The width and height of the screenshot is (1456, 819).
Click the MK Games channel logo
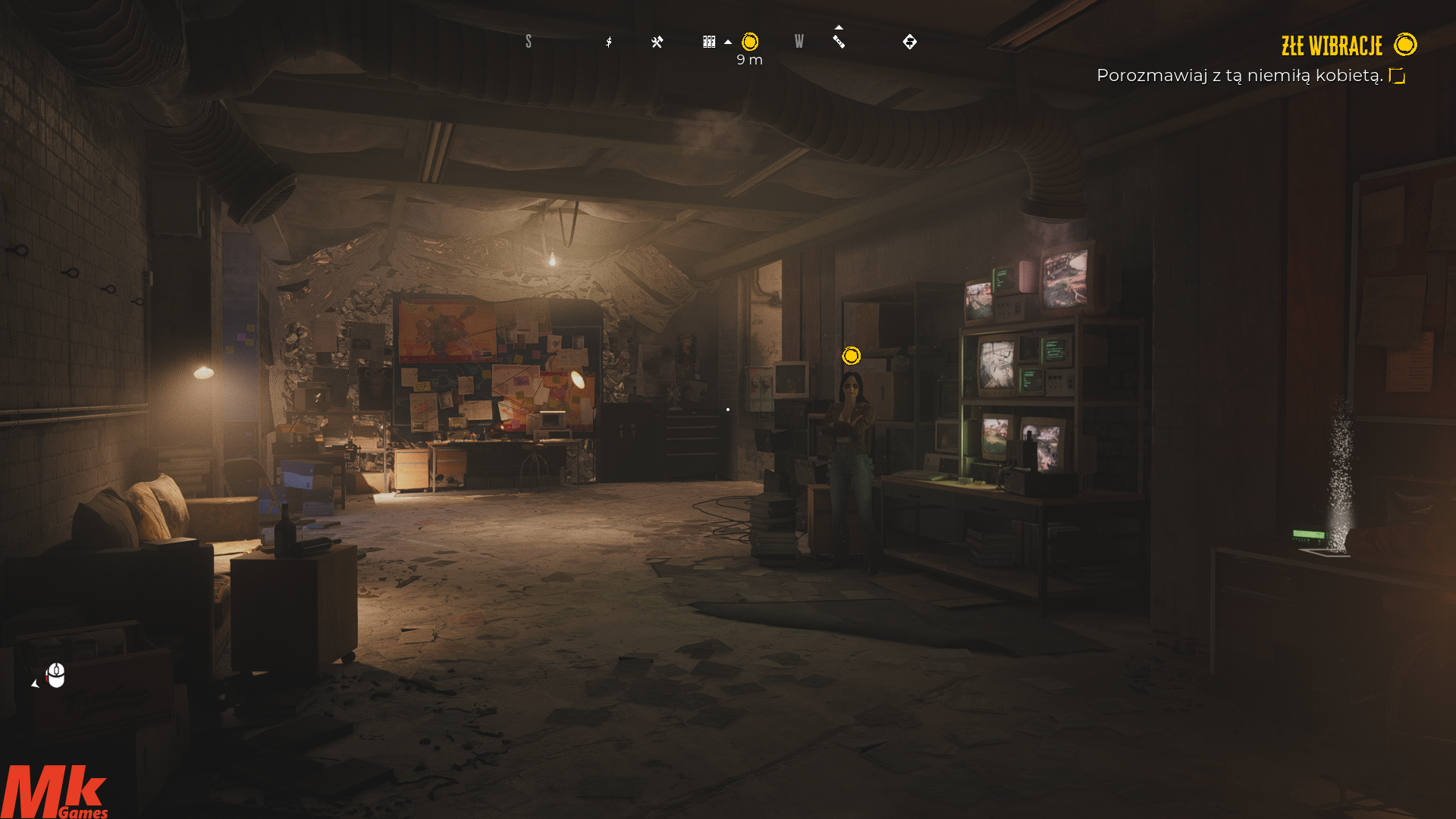point(55,792)
